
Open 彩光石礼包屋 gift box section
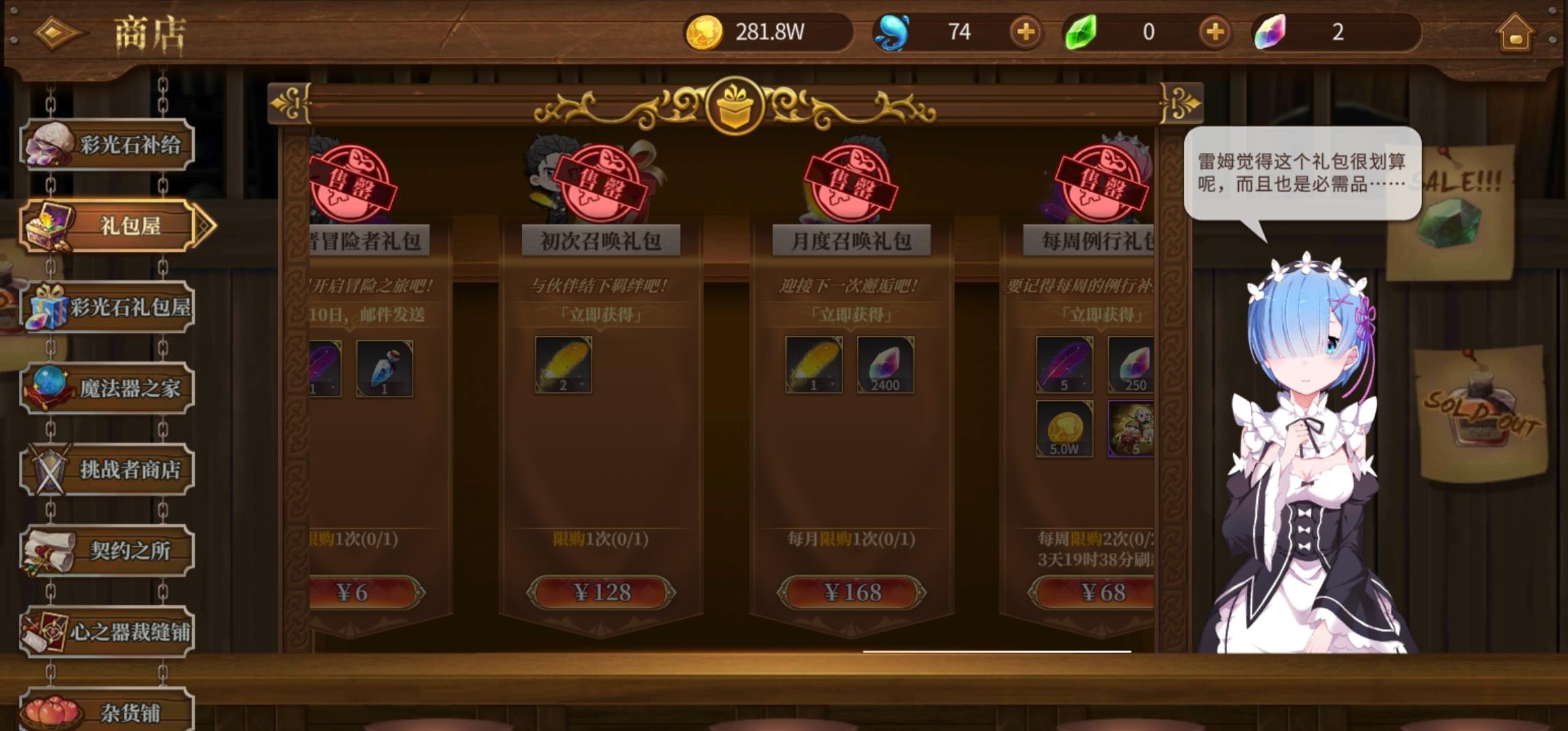tap(108, 307)
